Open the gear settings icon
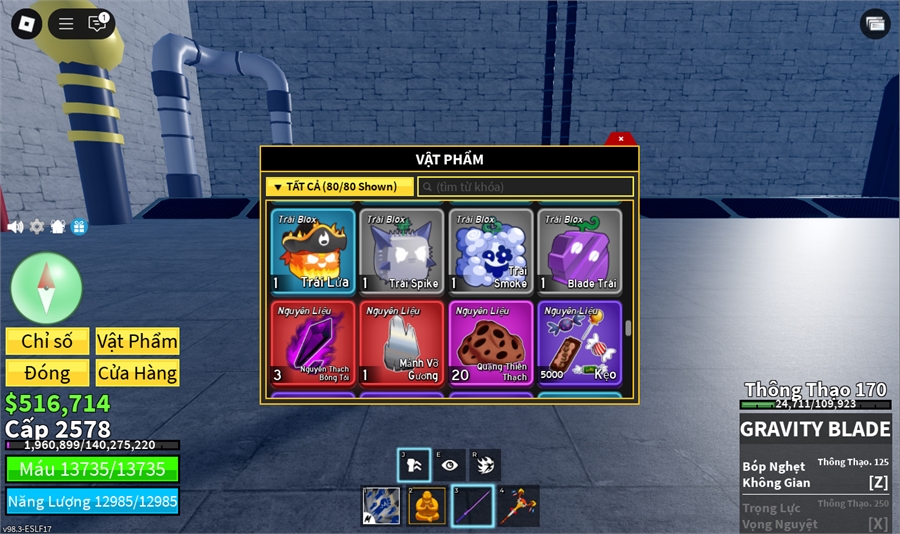The height and width of the screenshot is (534, 900). [37, 227]
